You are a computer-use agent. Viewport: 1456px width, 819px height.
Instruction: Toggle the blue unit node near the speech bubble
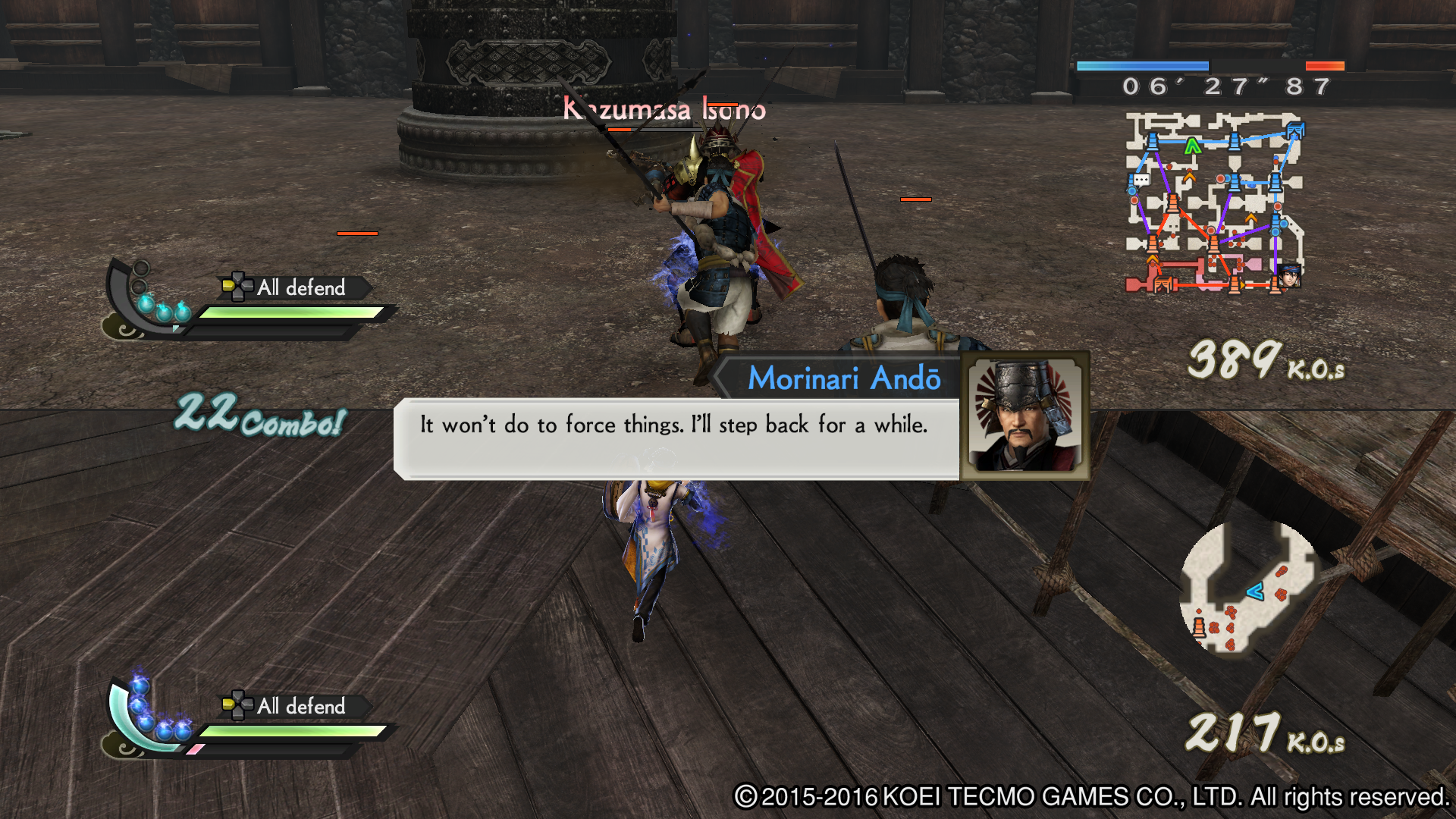click(1131, 190)
